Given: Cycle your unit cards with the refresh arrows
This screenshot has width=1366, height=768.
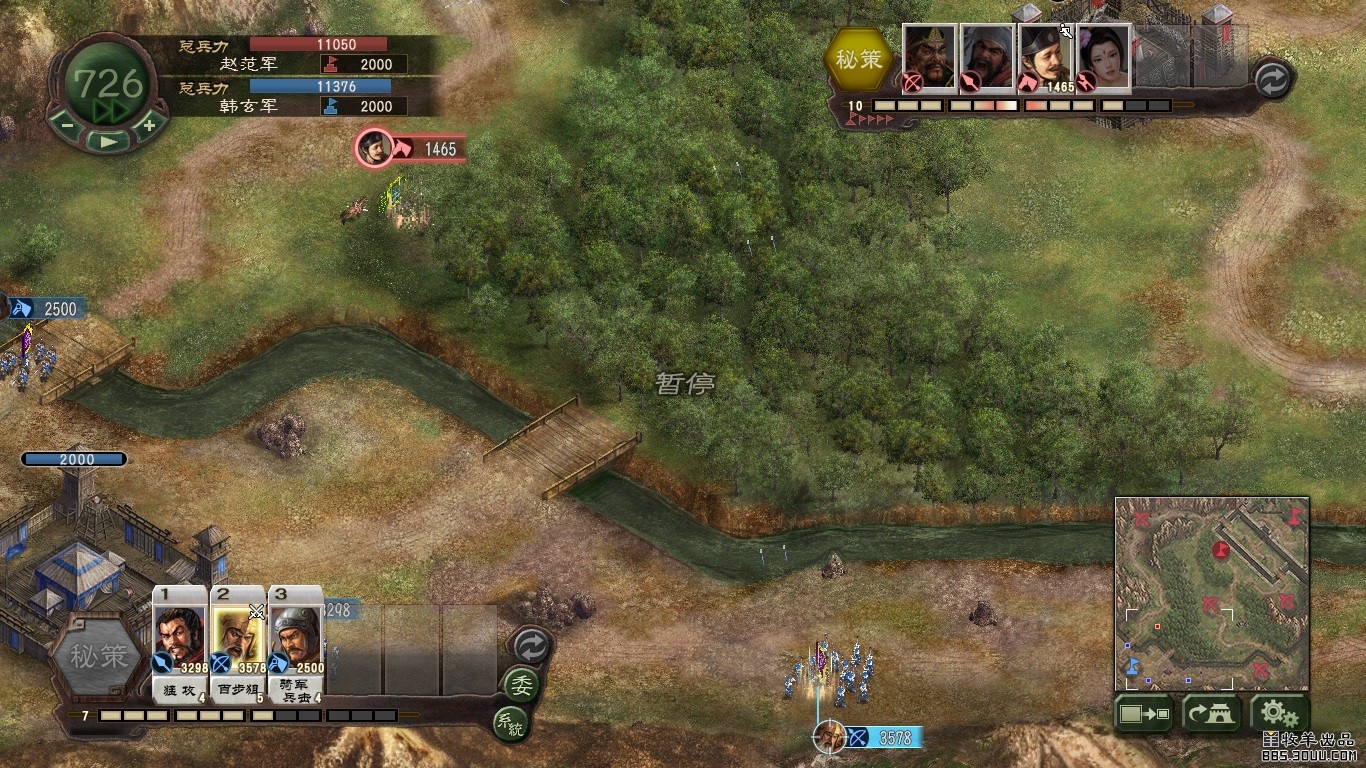Looking at the screenshot, I should 530,645.
